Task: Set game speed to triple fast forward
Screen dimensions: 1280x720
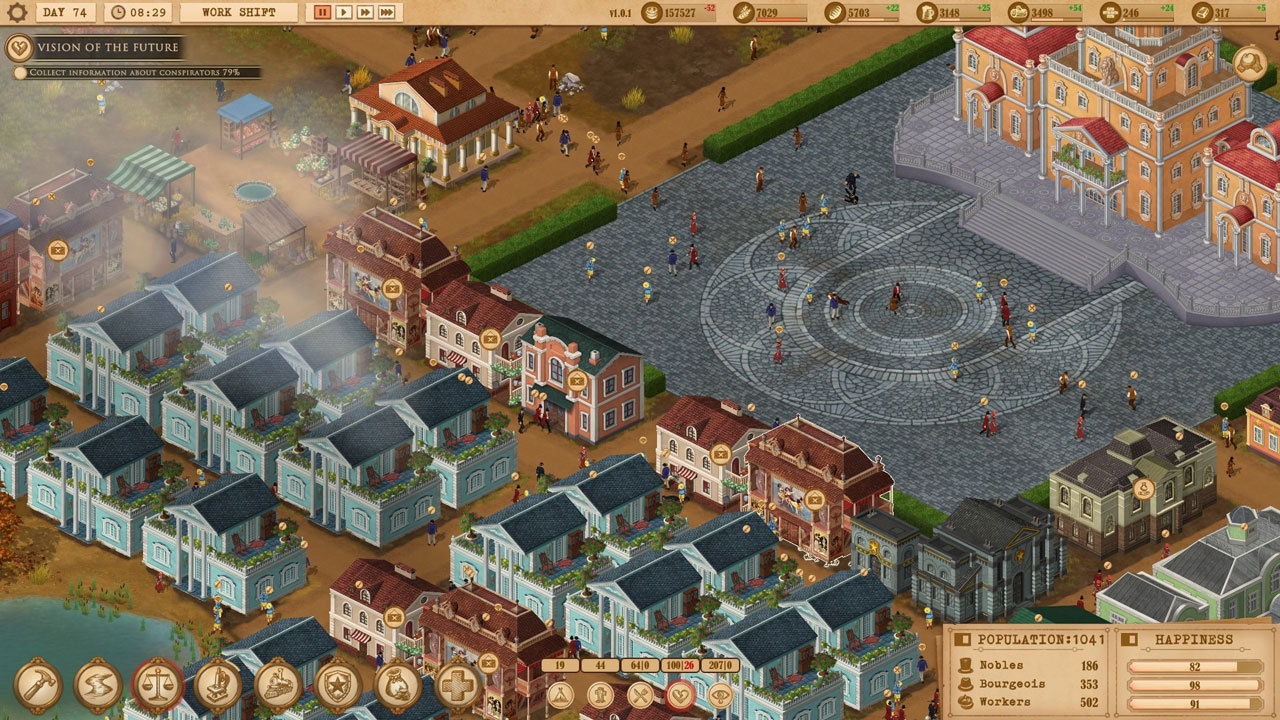Action: coord(388,13)
